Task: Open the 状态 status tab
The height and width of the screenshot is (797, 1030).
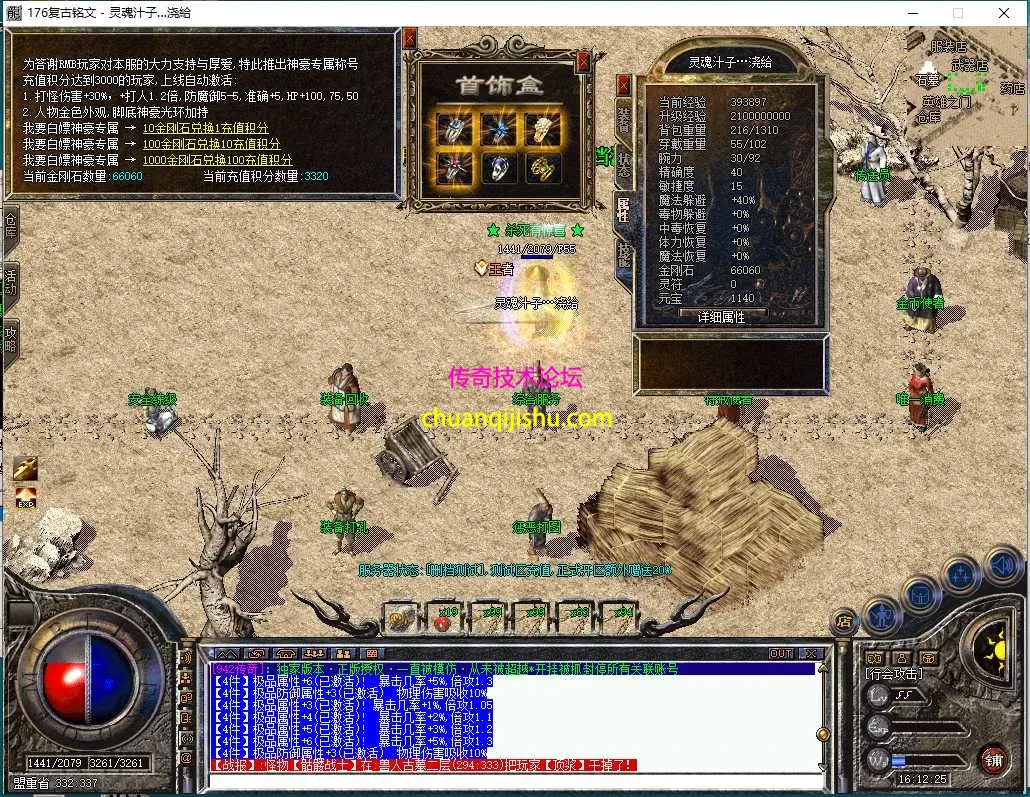Action: 623,167
